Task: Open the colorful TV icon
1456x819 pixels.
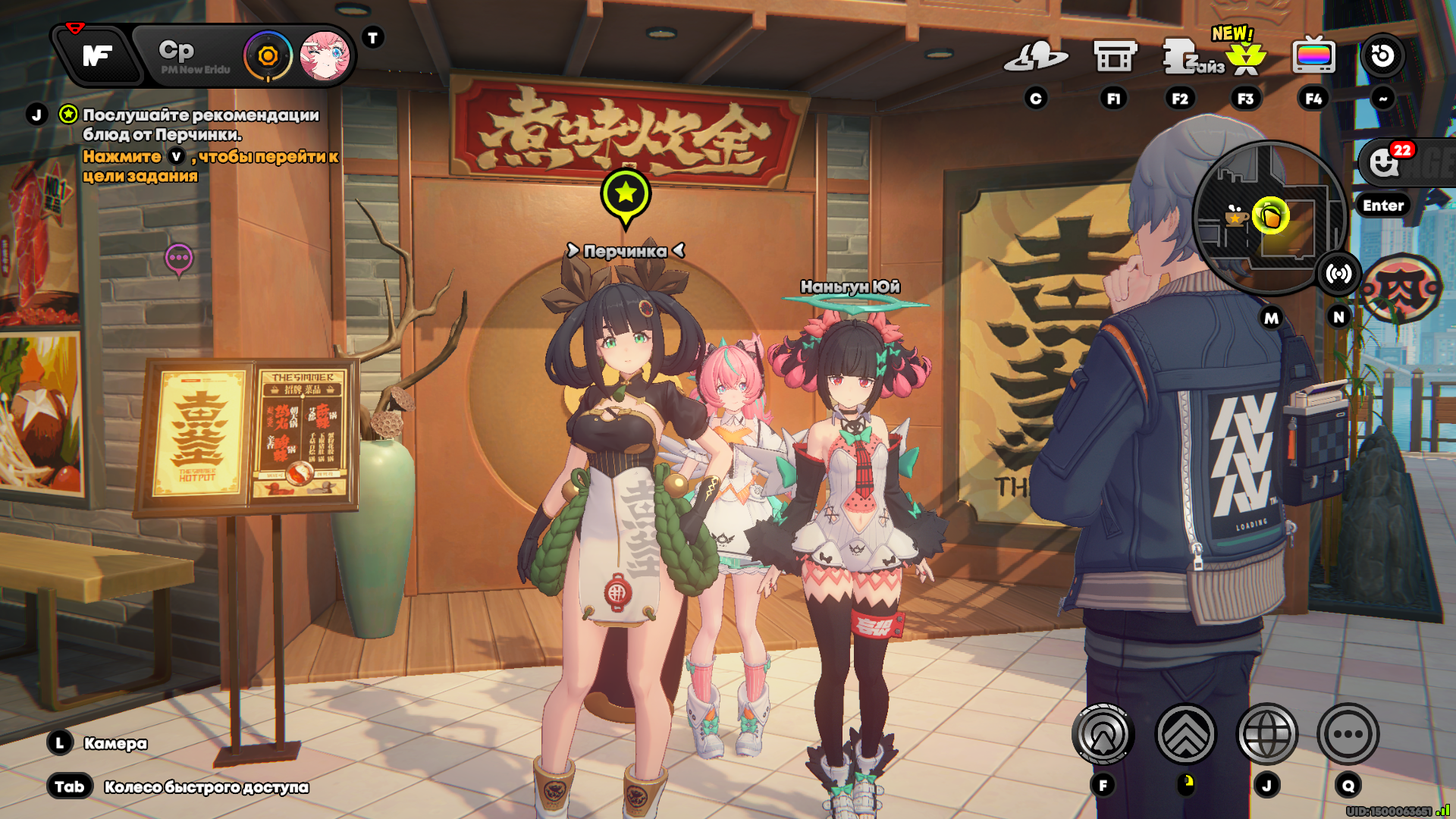Action: click(x=1313, y=55)
